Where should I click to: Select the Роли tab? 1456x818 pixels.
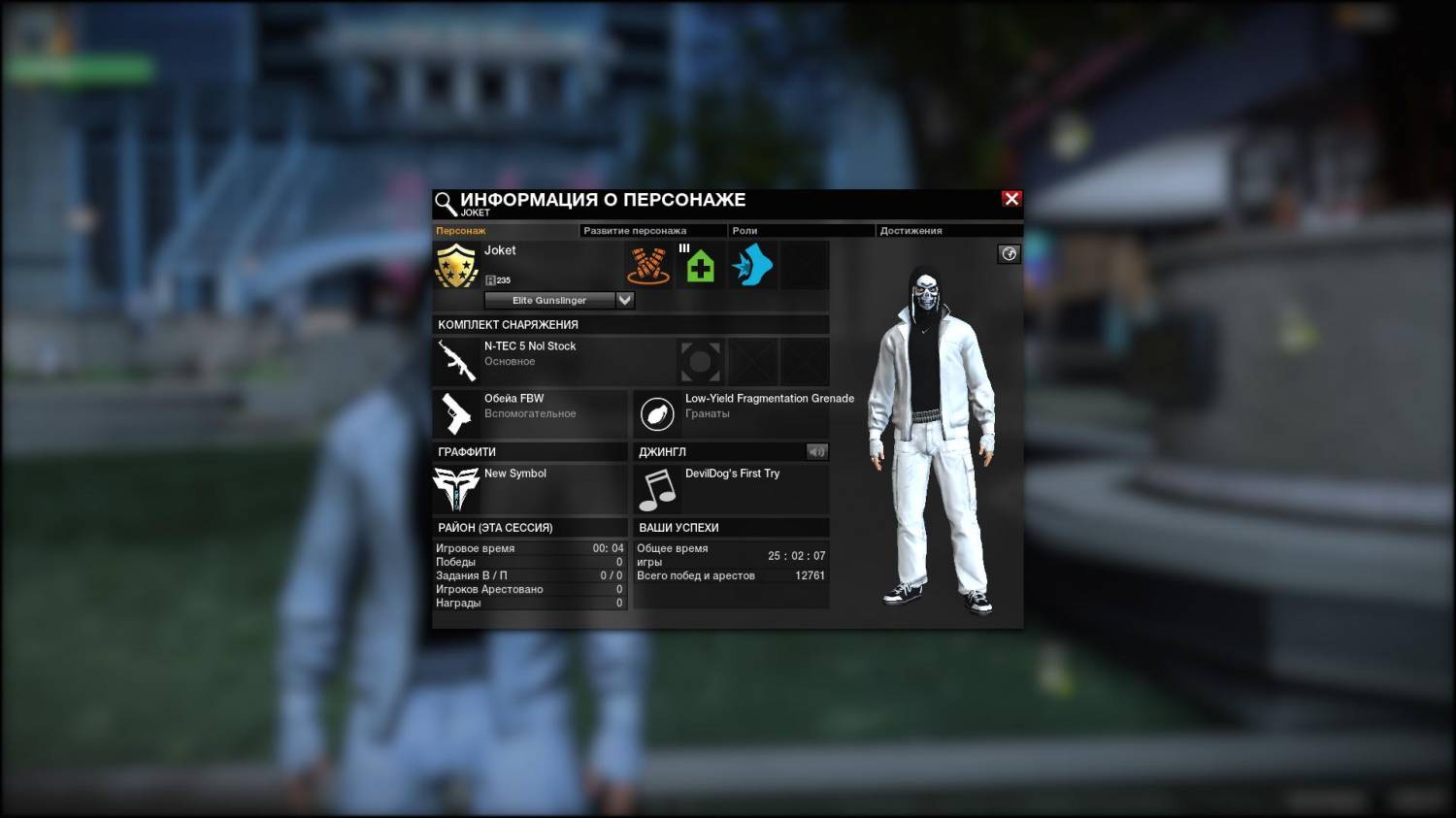point(745,231)
